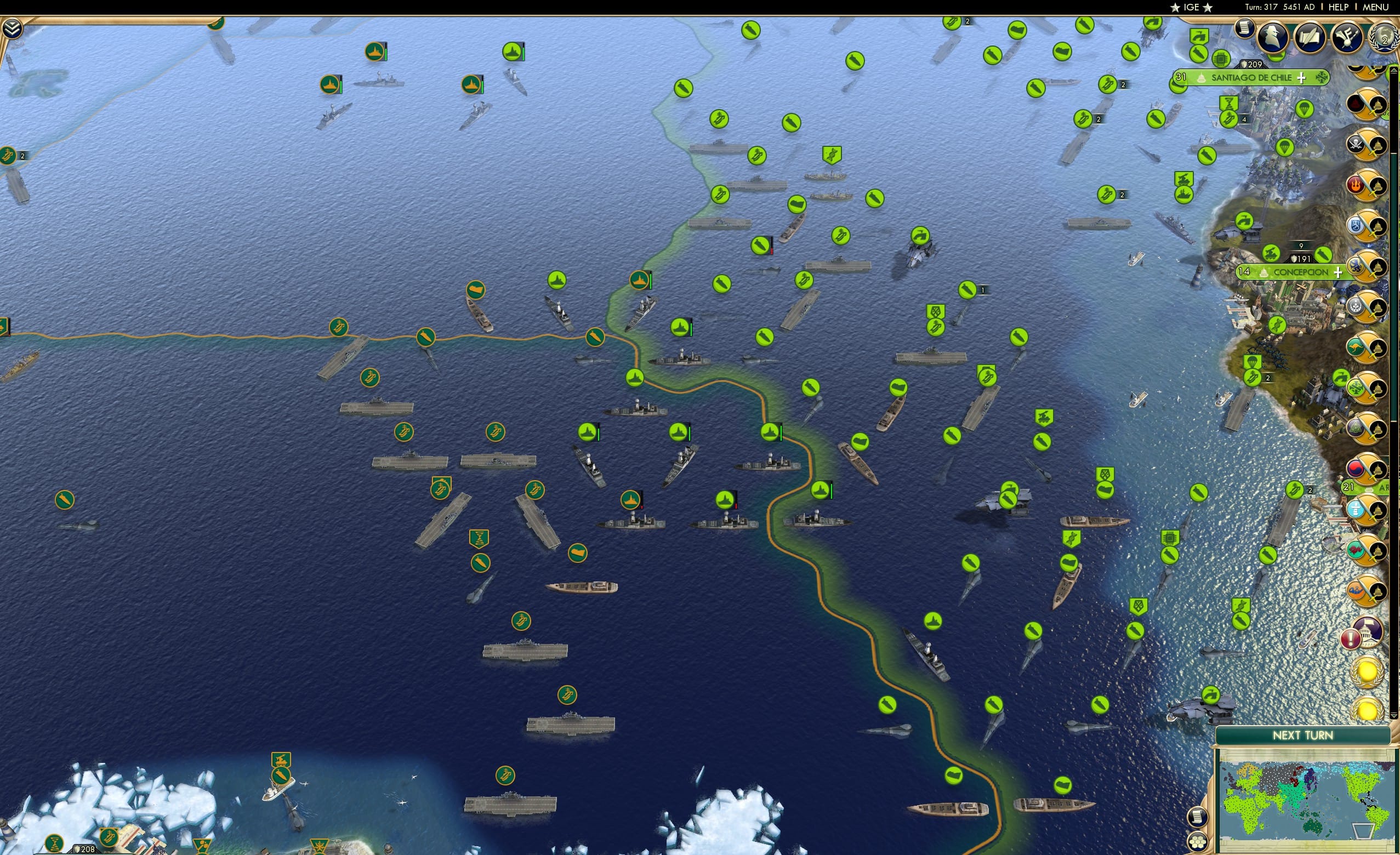Open the Espionage overview spy icon

[1273, 35]
